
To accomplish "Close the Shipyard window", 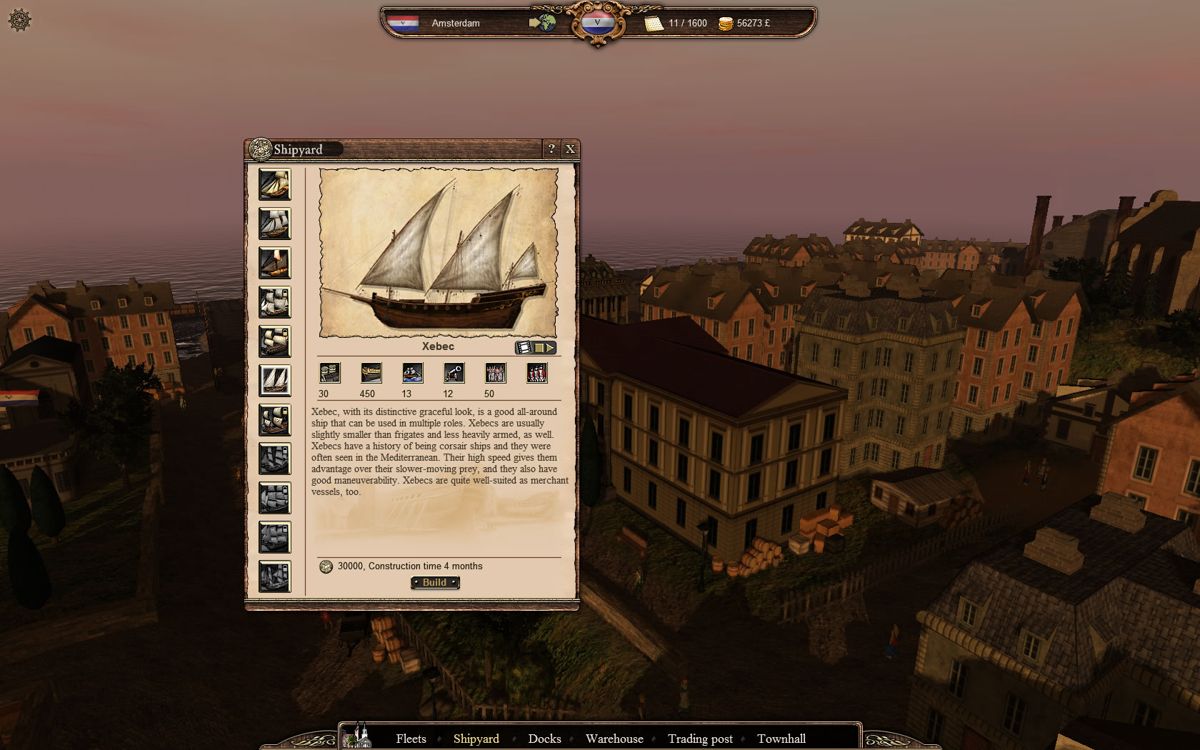I will (570, 149).
